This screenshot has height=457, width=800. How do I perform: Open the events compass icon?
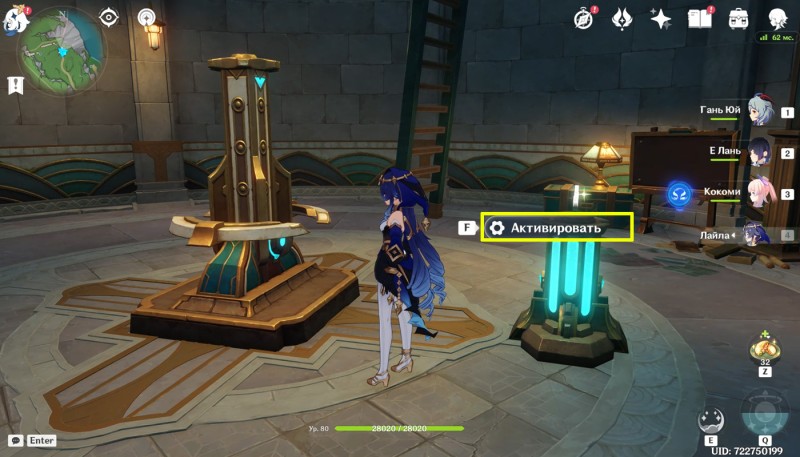pyautogui.click(x=584, y=18)
